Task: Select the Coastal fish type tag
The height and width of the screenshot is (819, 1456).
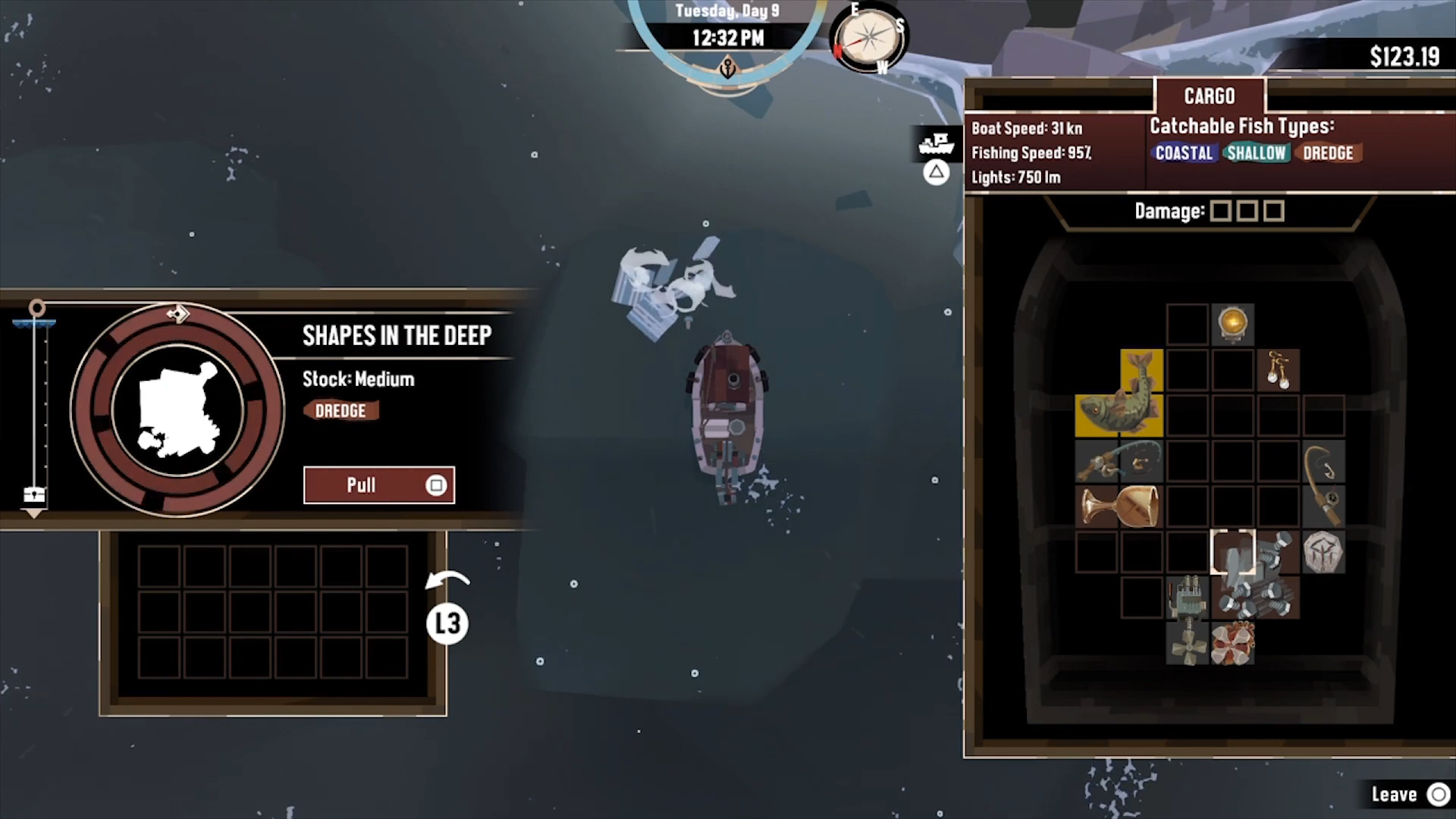Action: (1184, 153)
